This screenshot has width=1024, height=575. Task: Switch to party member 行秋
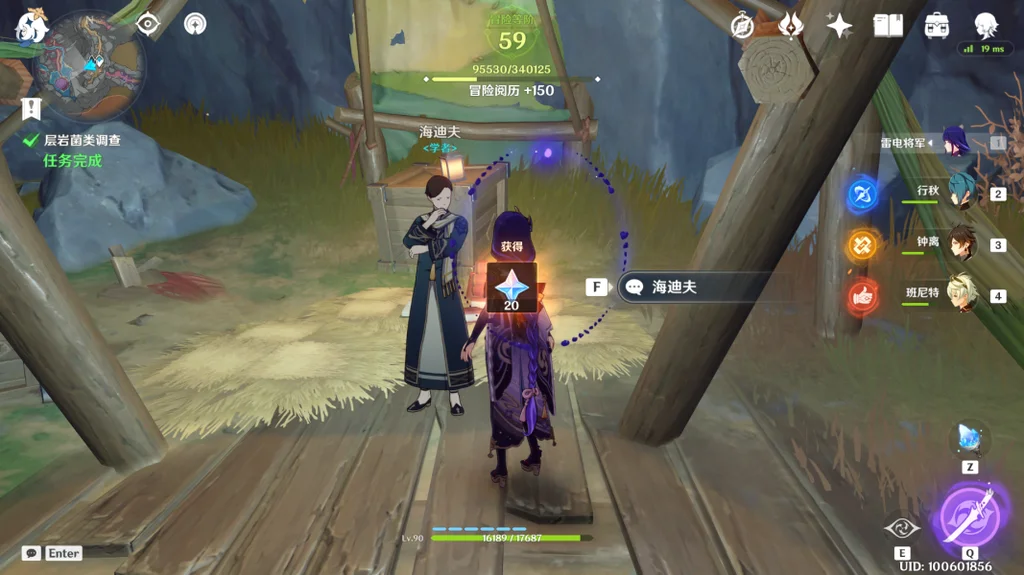pos(962,191)
